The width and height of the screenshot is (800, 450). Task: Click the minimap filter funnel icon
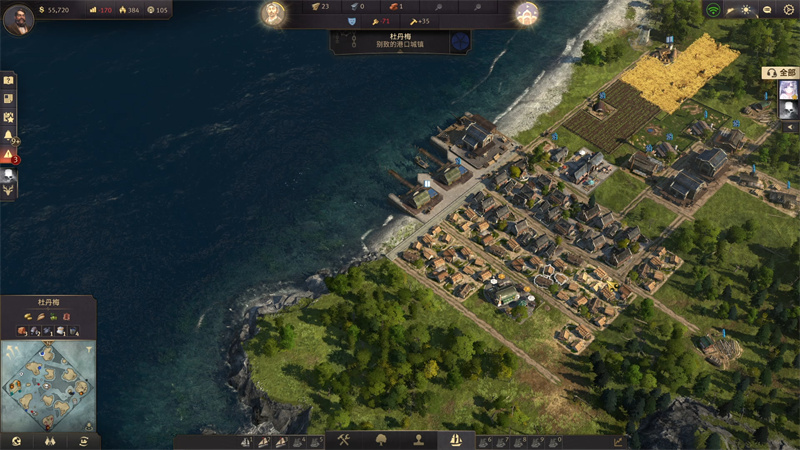pos(88,348)
